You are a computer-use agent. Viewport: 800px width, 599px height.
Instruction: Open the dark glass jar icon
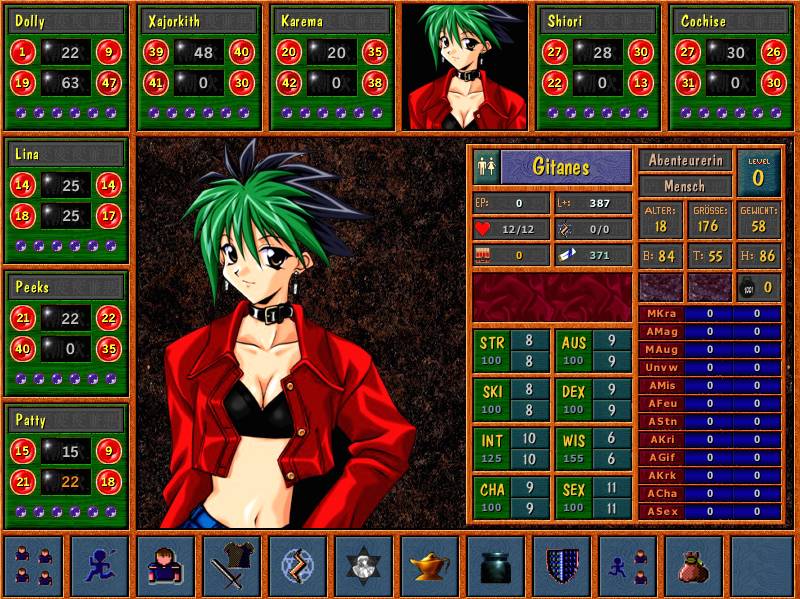496,566
